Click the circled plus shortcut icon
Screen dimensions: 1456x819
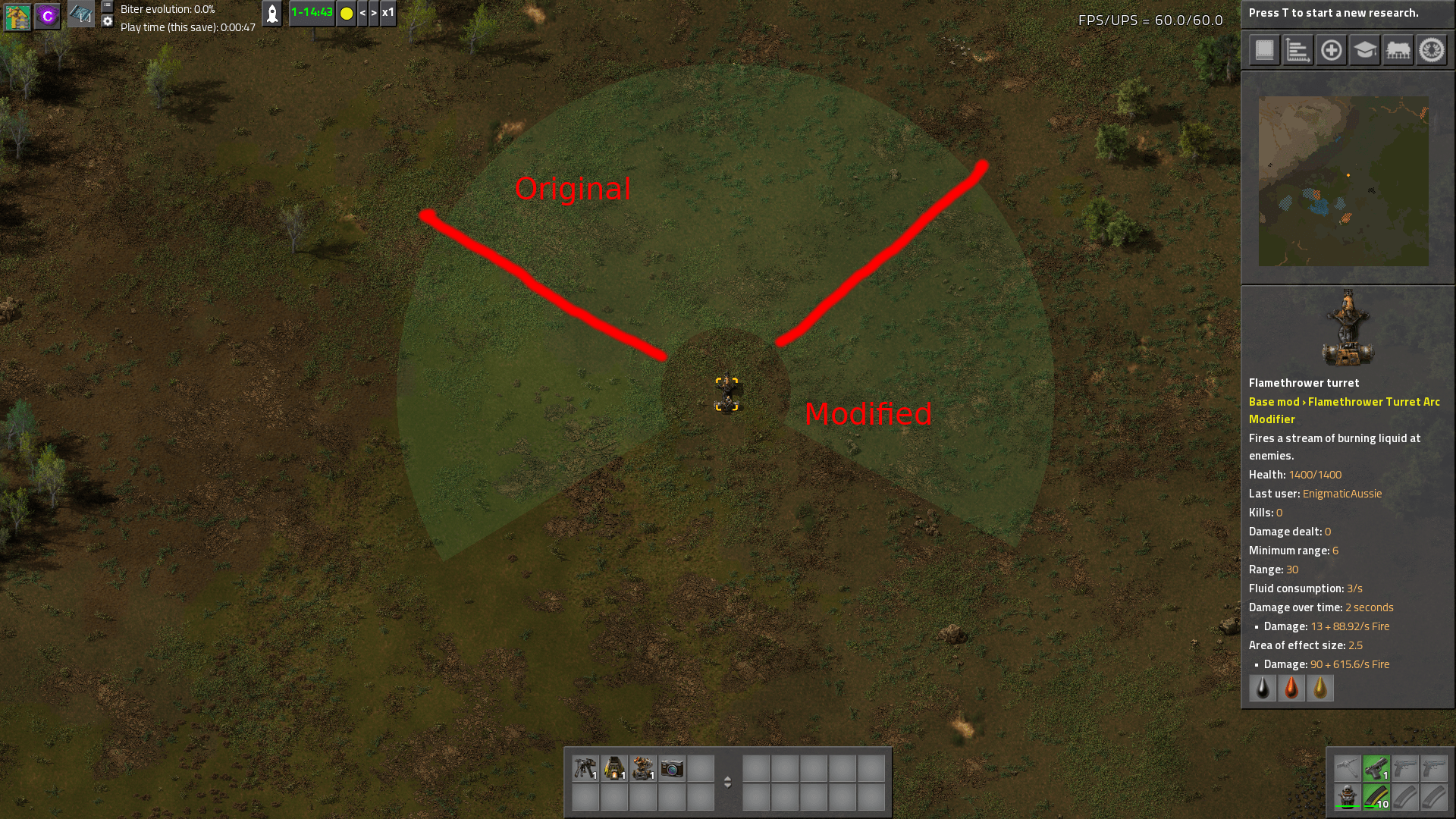click(1332, 51)
